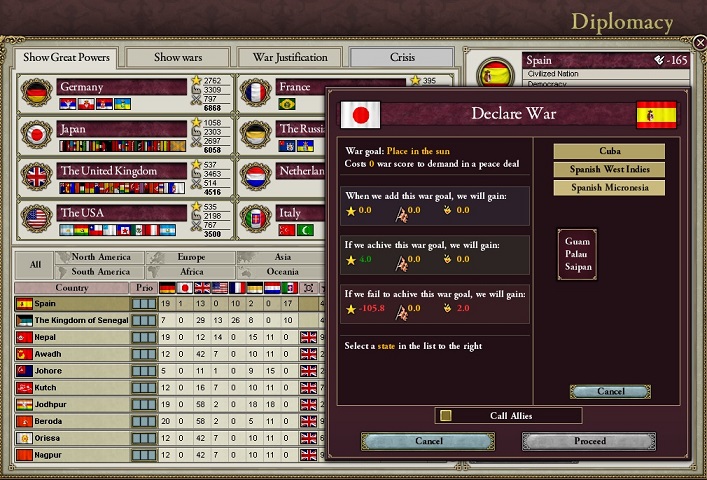Filter countries by South America

tap(100, 271)
